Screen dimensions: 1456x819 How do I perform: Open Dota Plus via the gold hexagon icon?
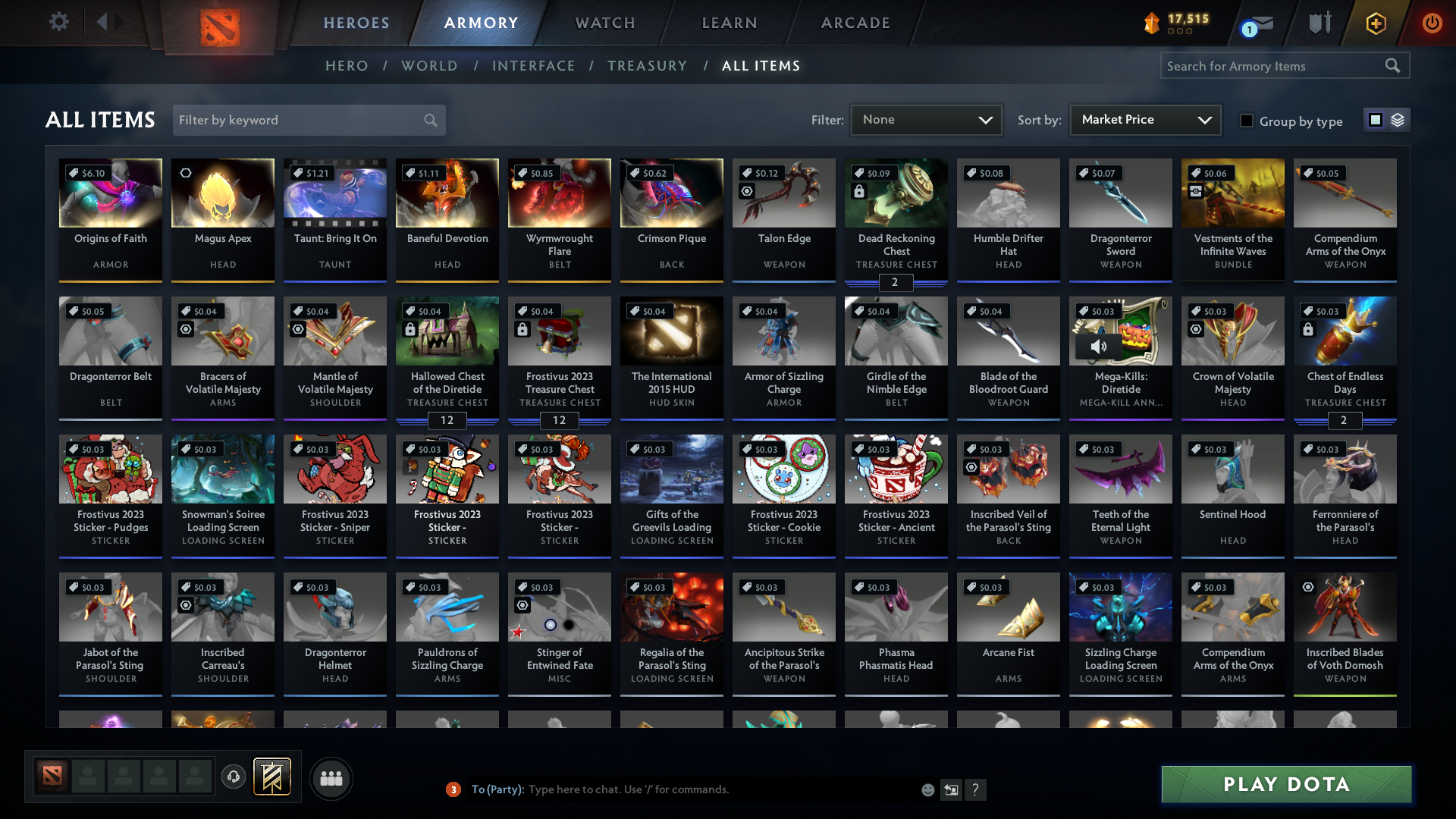(x=1375, y=24)
